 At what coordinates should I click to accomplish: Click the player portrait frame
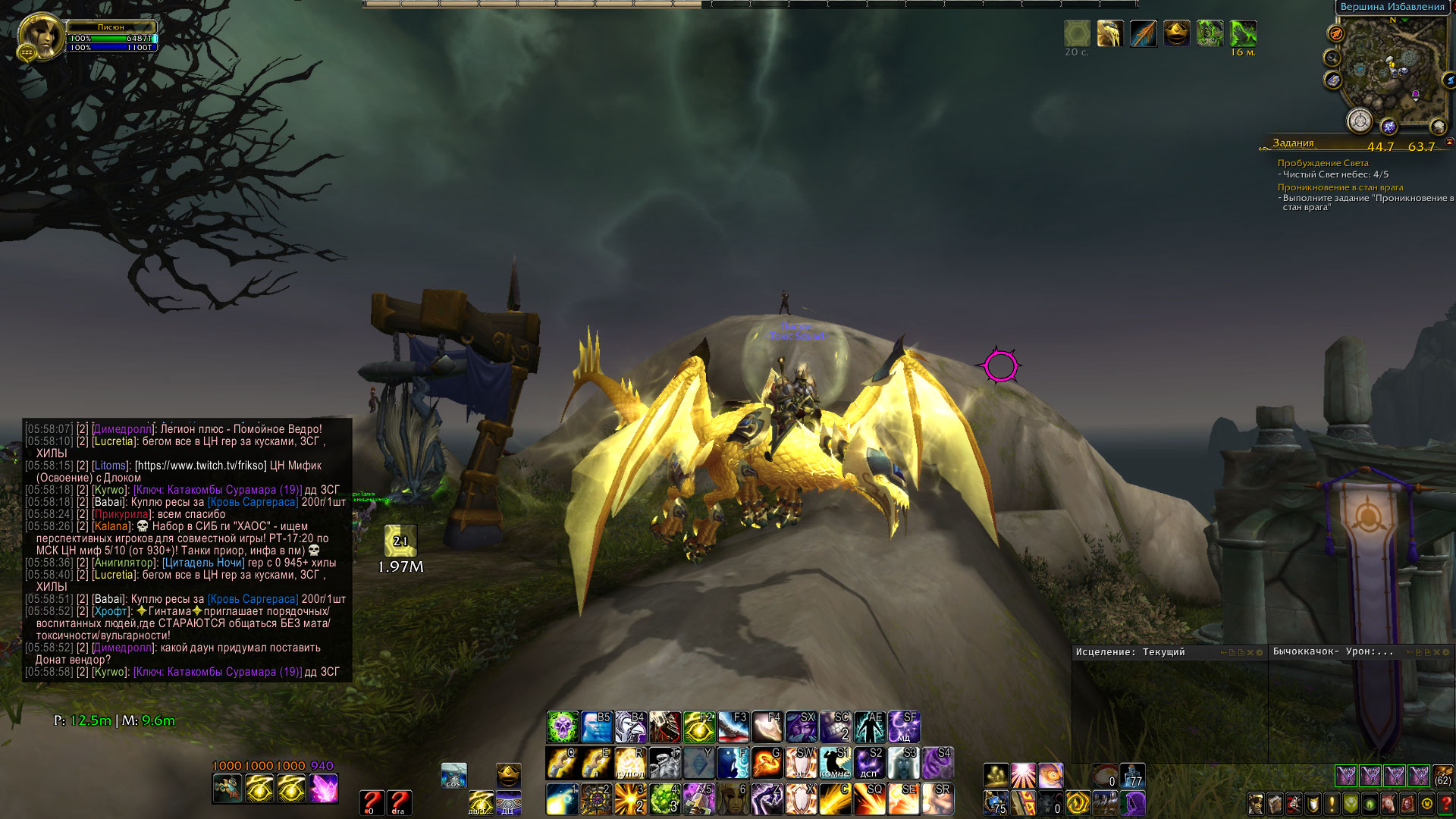click(x=41, y=36)
